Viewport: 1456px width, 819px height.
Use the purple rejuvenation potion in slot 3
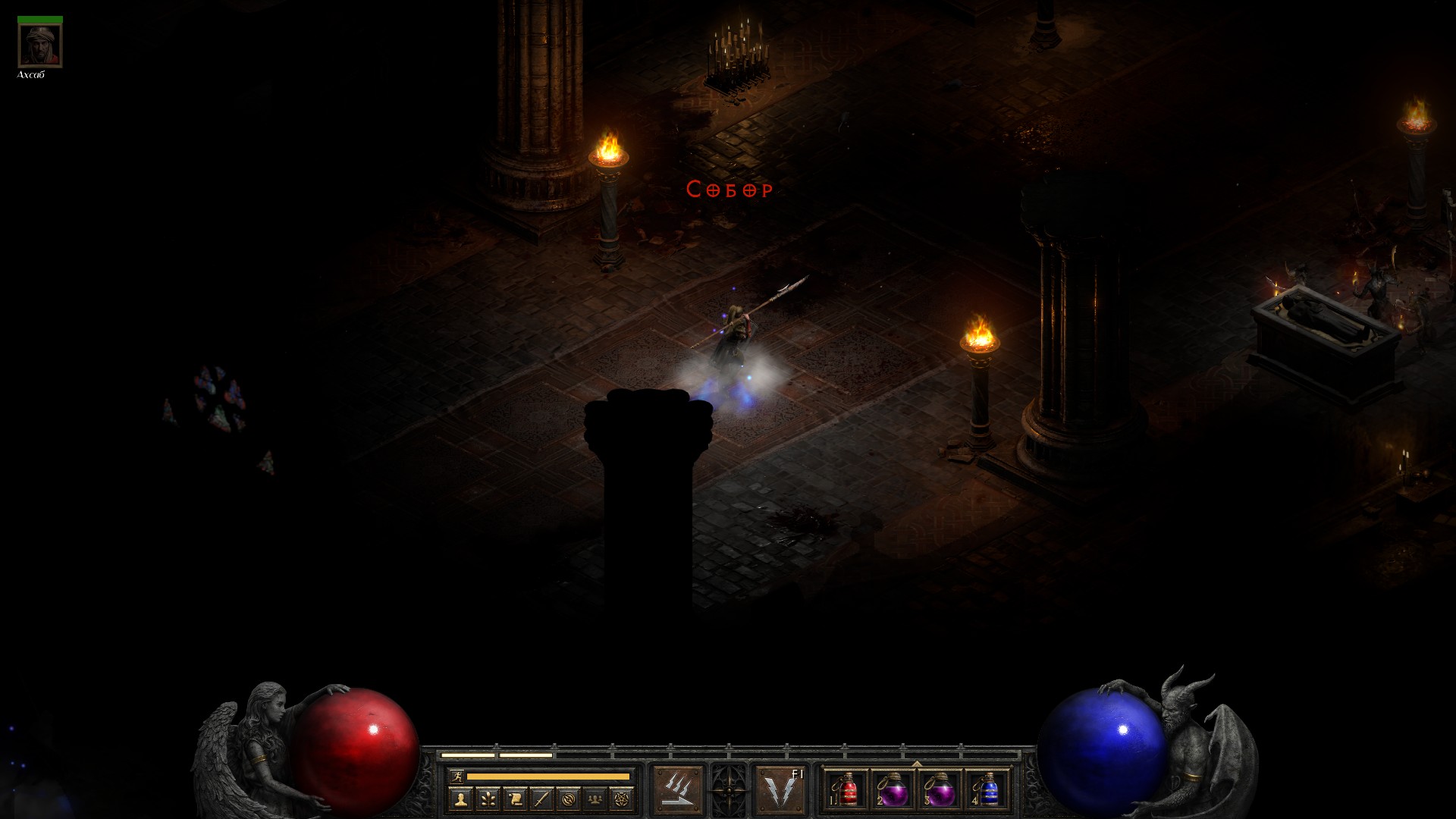coord(940,790)
